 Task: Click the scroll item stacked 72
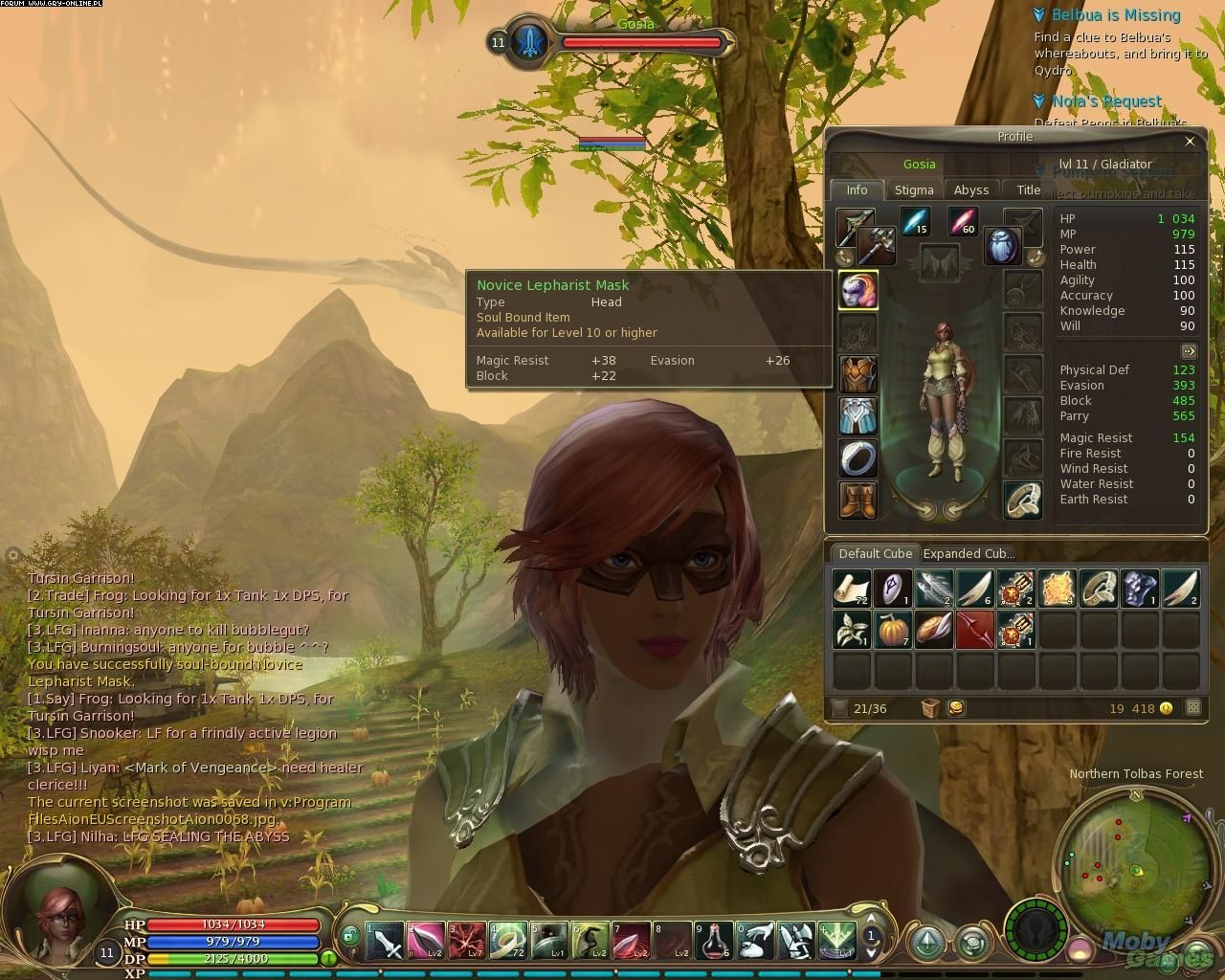(851, 589)
